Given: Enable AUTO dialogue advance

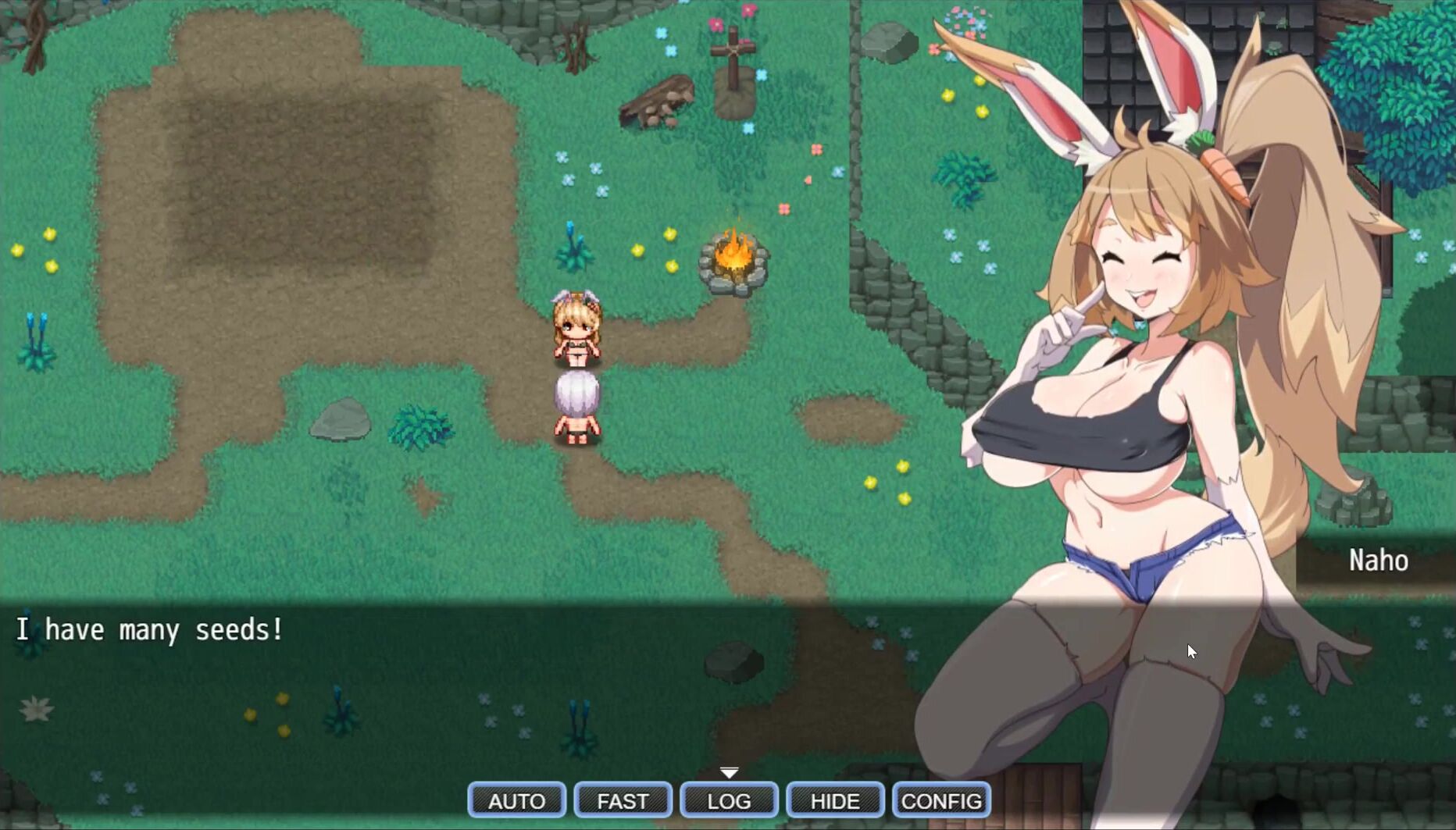Looking at the screenshot, I should tap(516, 800).
